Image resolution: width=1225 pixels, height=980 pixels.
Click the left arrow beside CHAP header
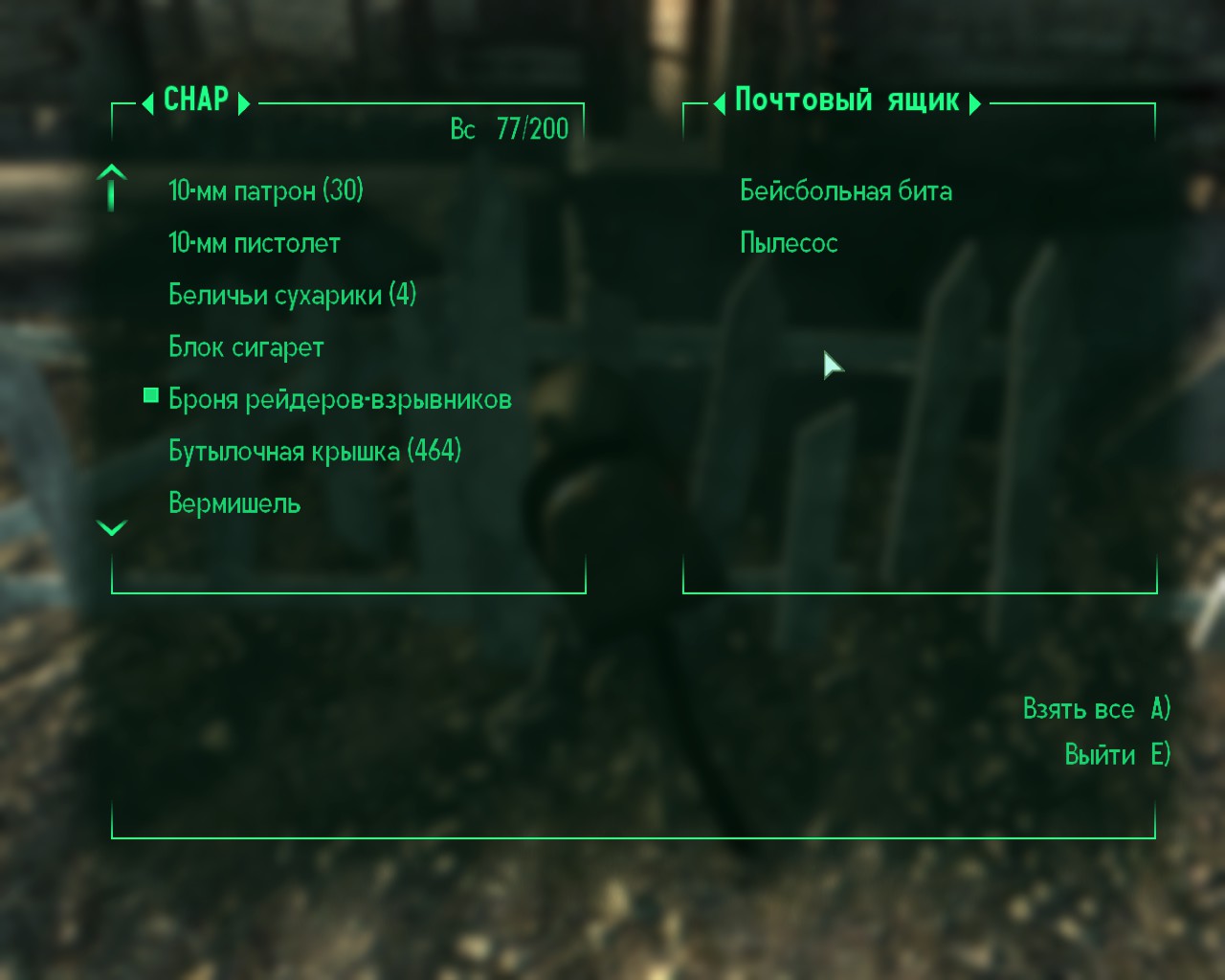tap(149, 101)
